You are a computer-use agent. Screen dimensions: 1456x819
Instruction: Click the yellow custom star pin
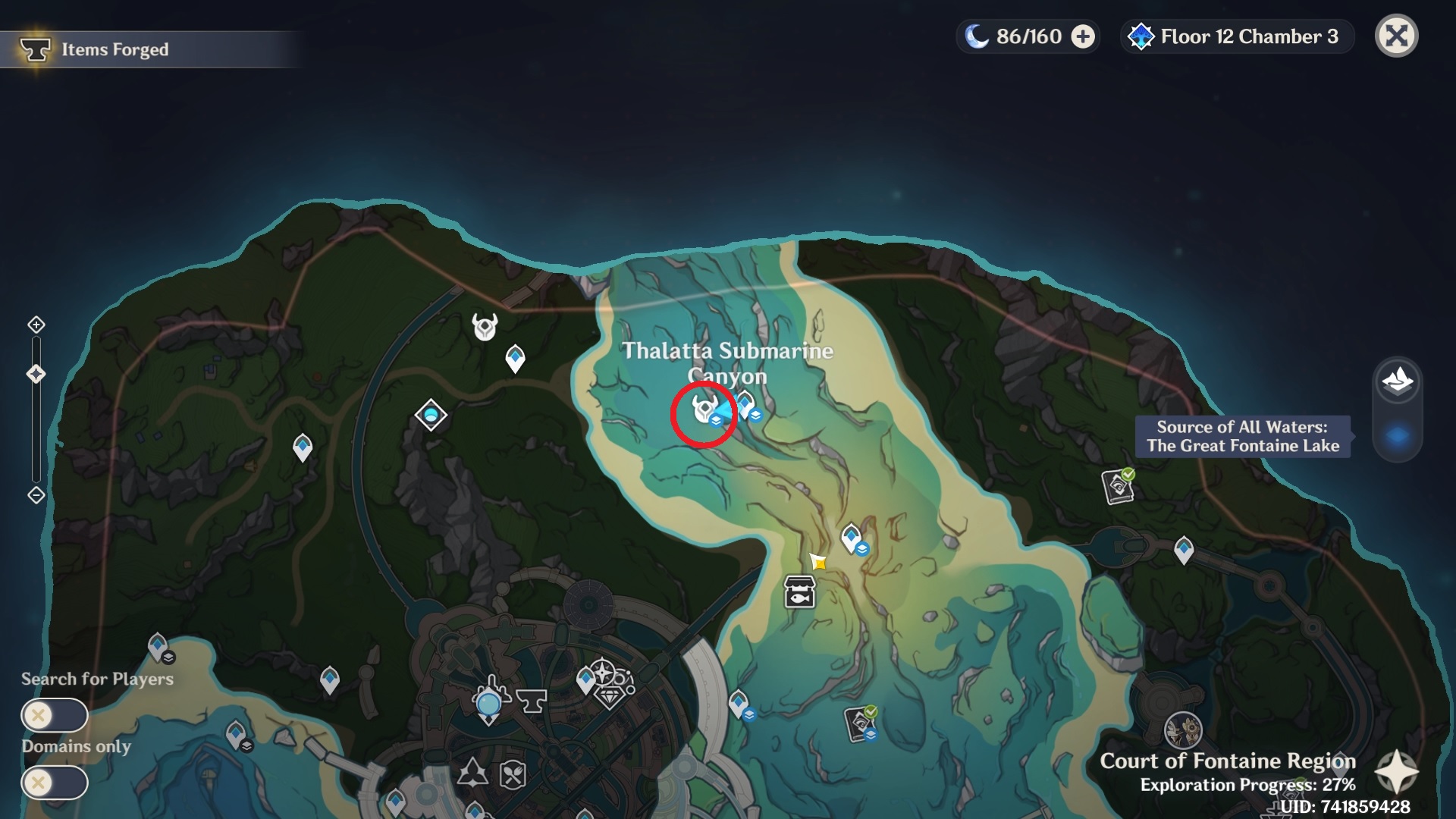pyautogui.click(x=818, y=562)
